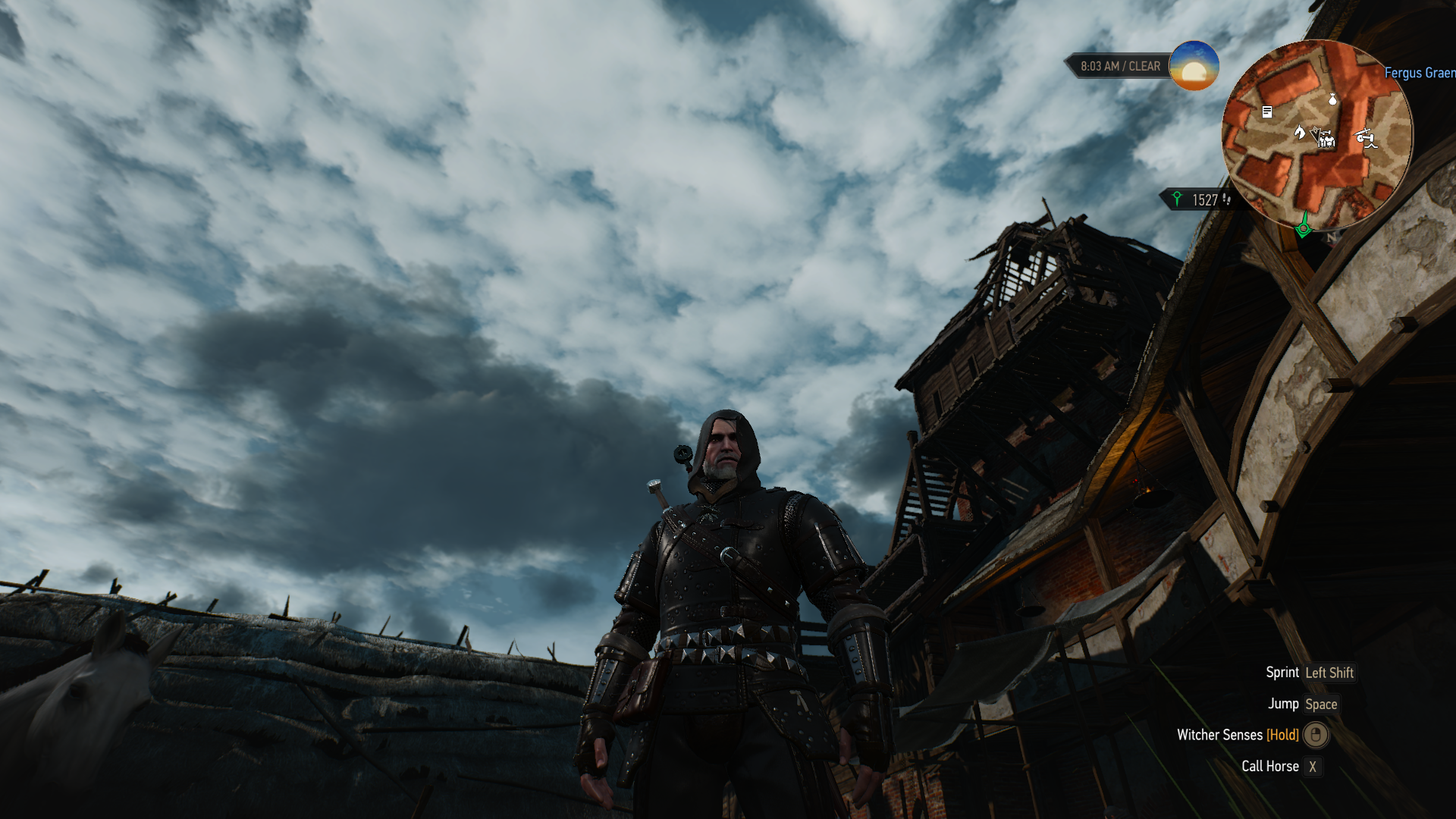Click the sun weather dial beside the clock

click(1195, 67)
